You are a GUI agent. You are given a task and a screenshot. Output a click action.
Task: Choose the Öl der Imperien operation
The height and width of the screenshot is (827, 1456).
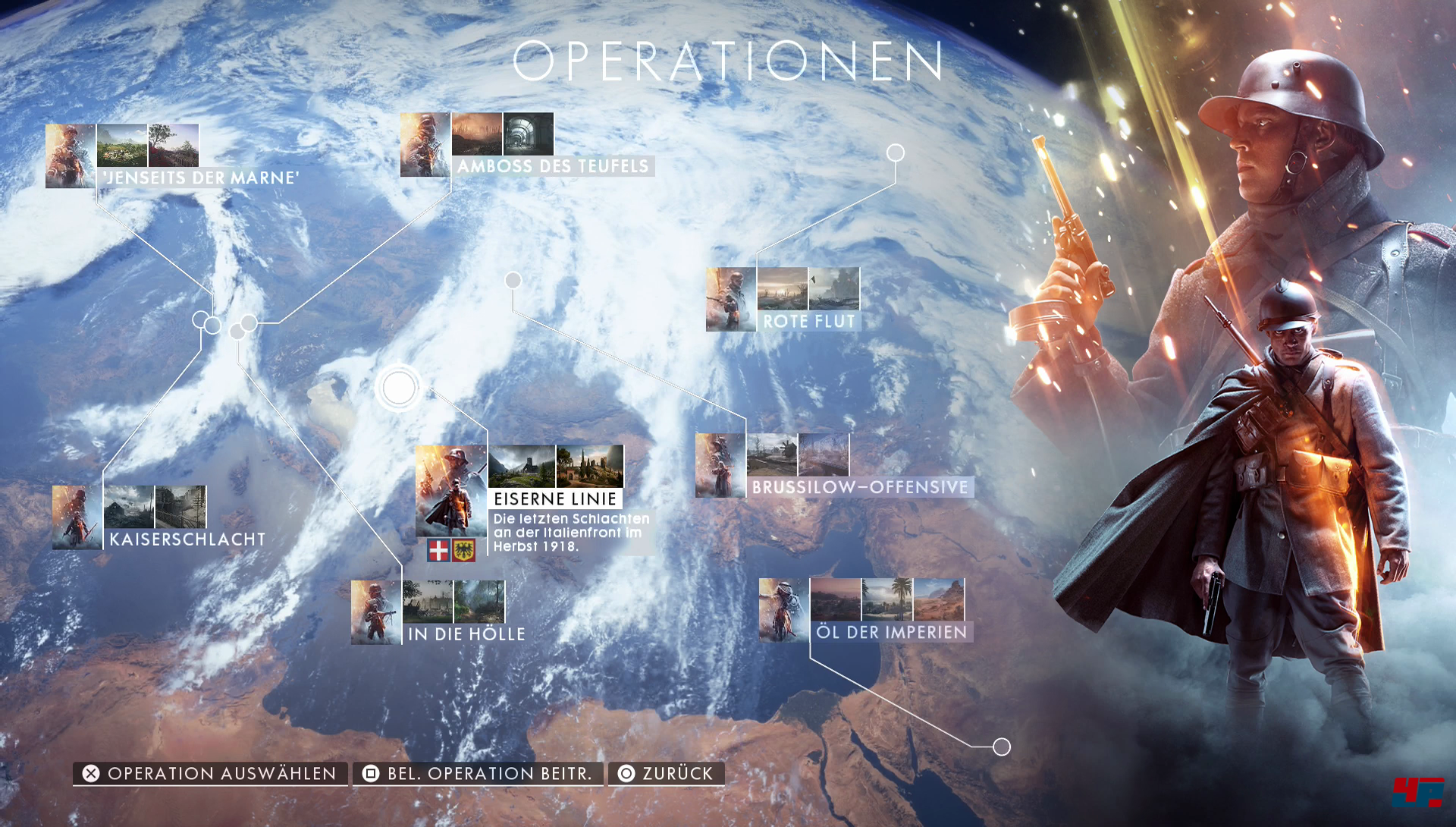(x=891, y=632)
